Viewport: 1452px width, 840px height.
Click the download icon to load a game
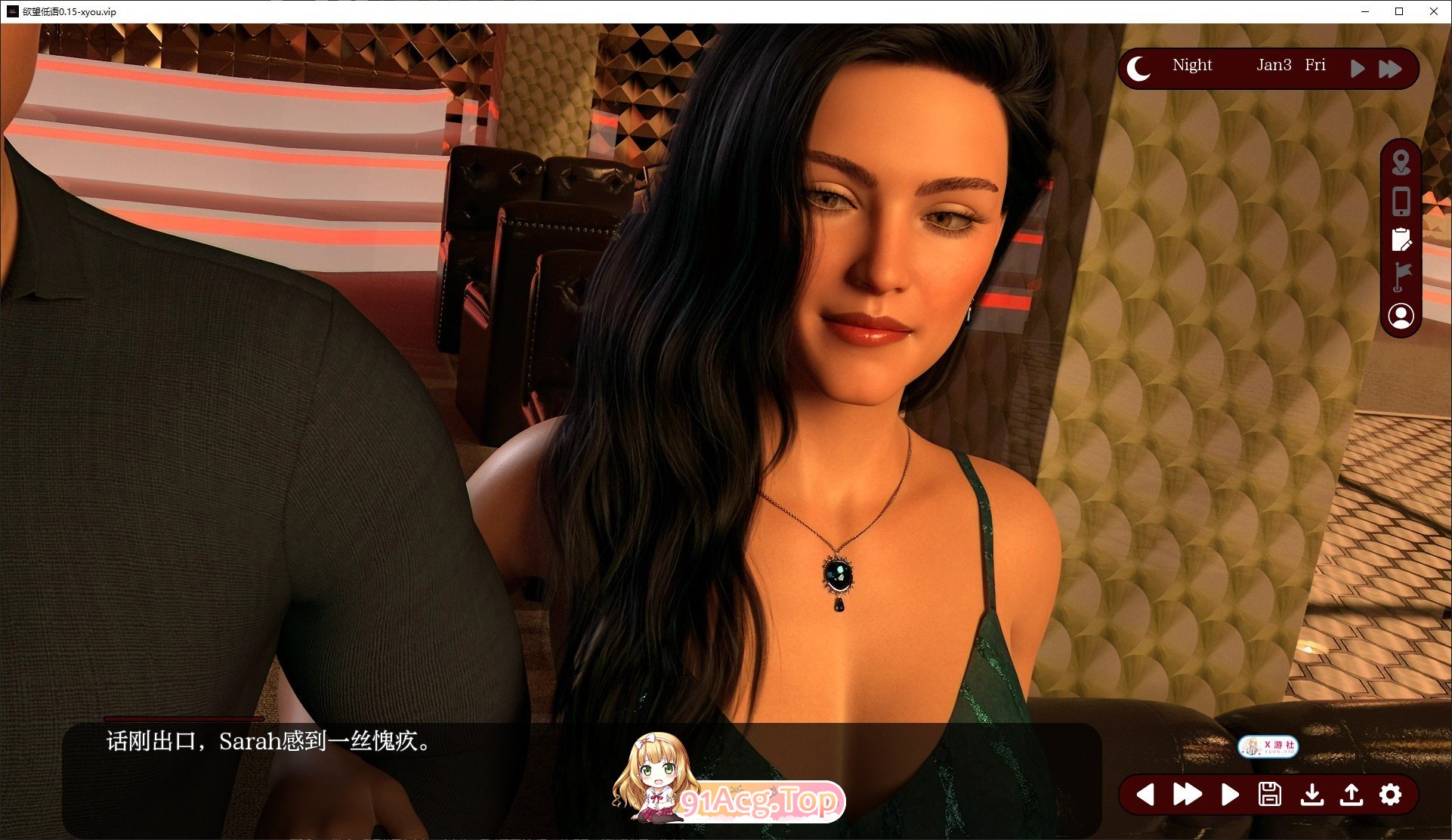1312,795
